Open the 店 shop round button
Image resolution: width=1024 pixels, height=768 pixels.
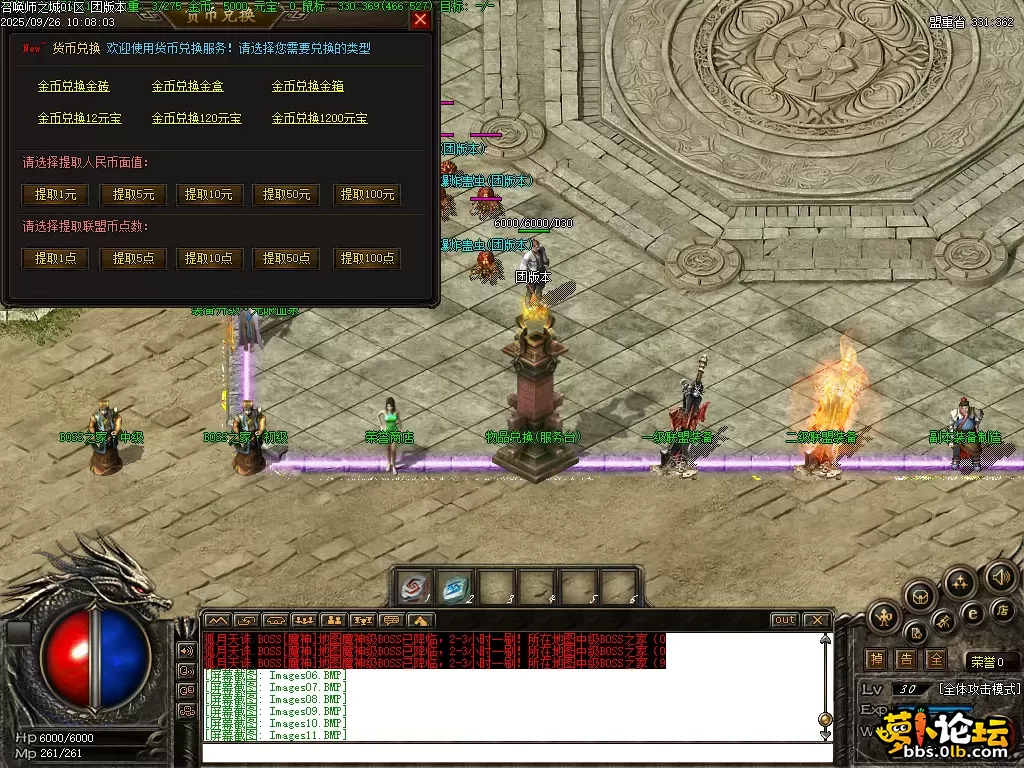[x=1002, y=609]
